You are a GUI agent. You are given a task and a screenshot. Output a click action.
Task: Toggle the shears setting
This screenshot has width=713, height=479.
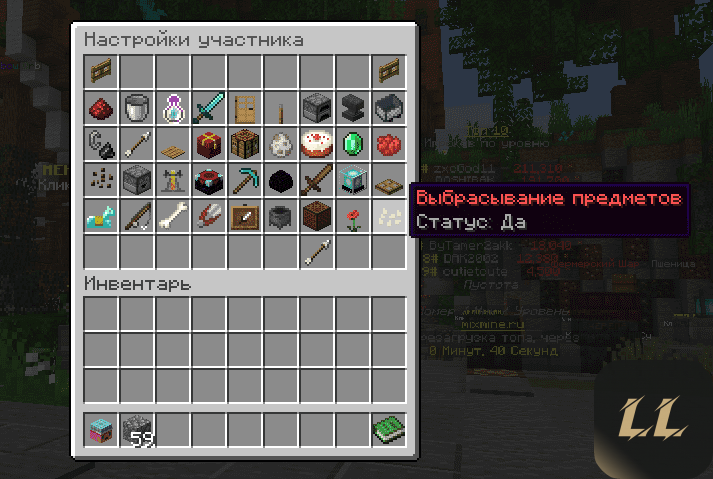208,215
